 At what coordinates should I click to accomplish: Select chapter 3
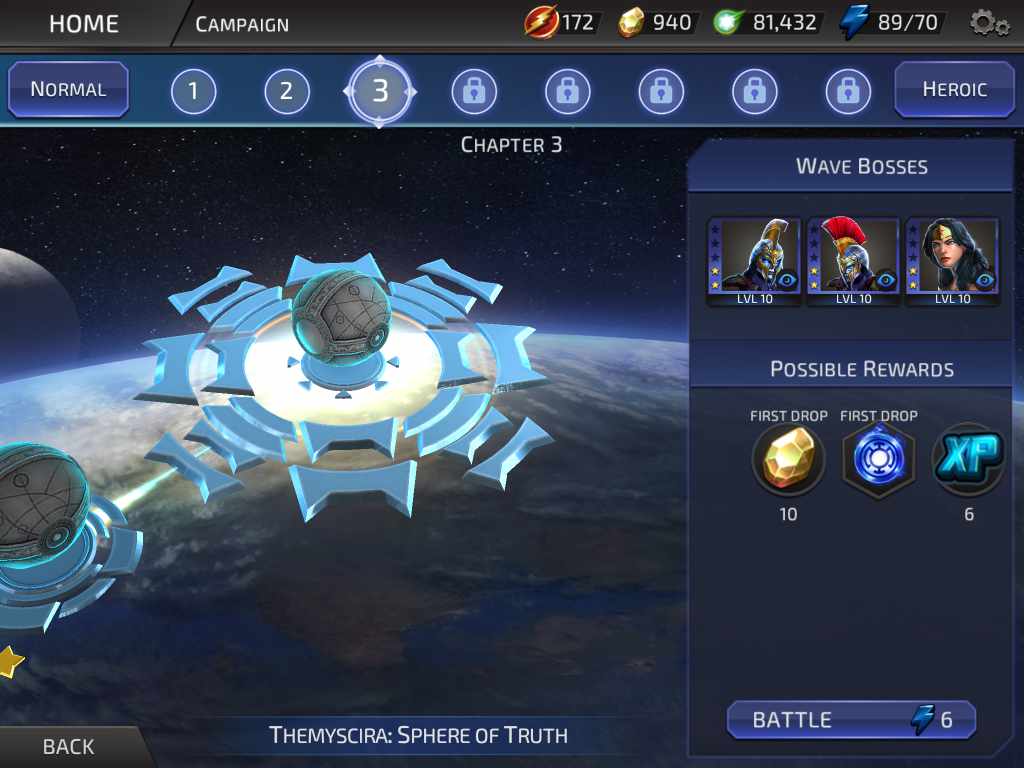(380, 92)
